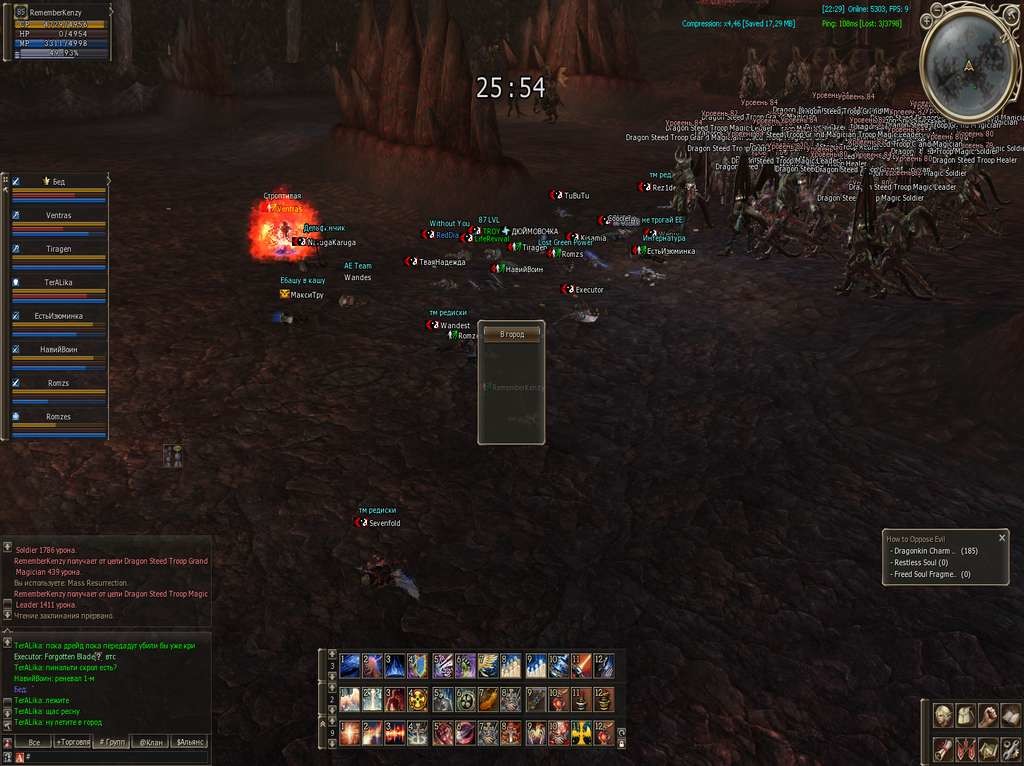Select party member Ventras in the party list
Image resolution: width=1024 pixels, height=766 pixels.
(58, 216)
